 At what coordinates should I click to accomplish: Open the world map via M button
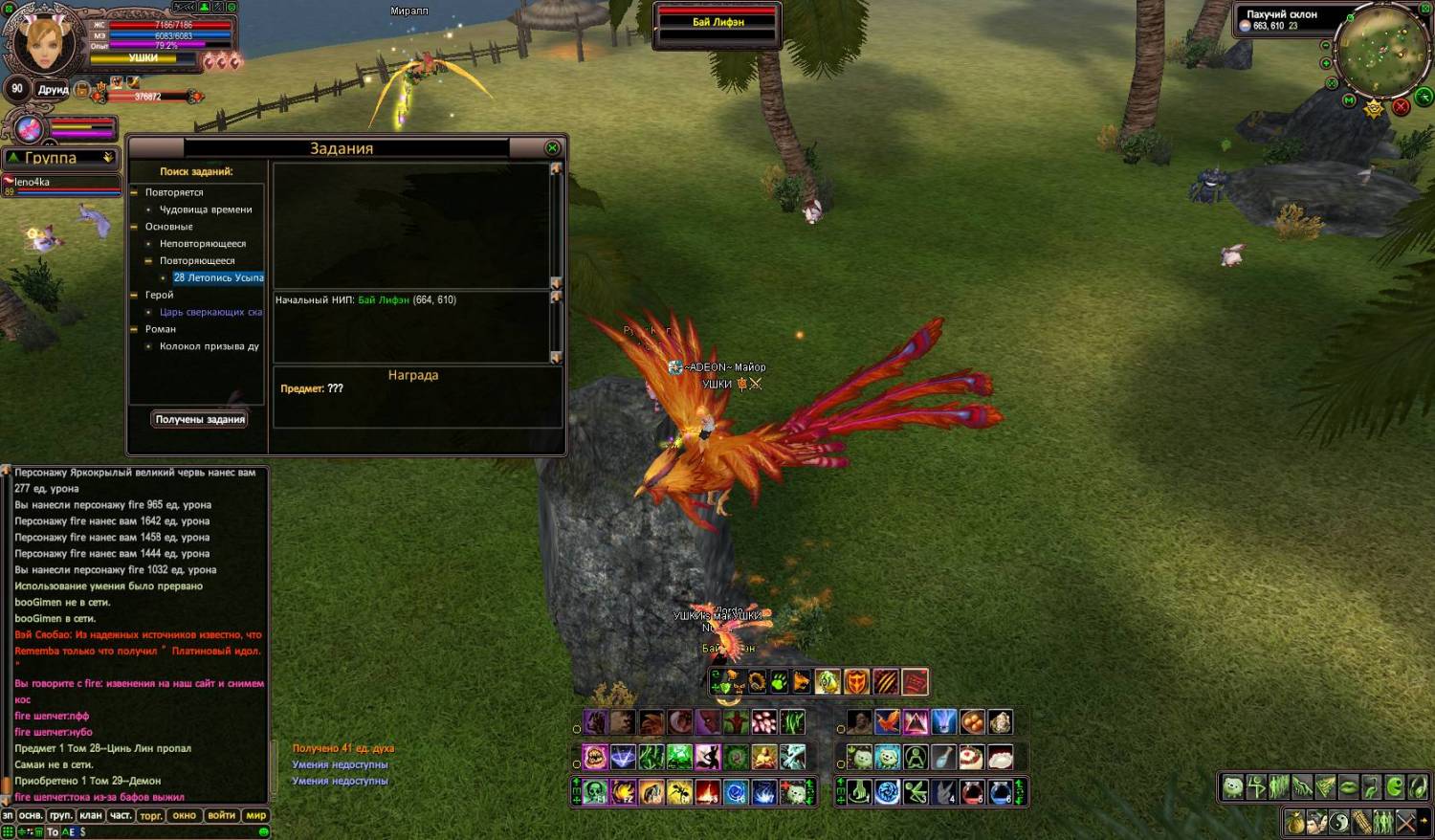[1349, 100]
